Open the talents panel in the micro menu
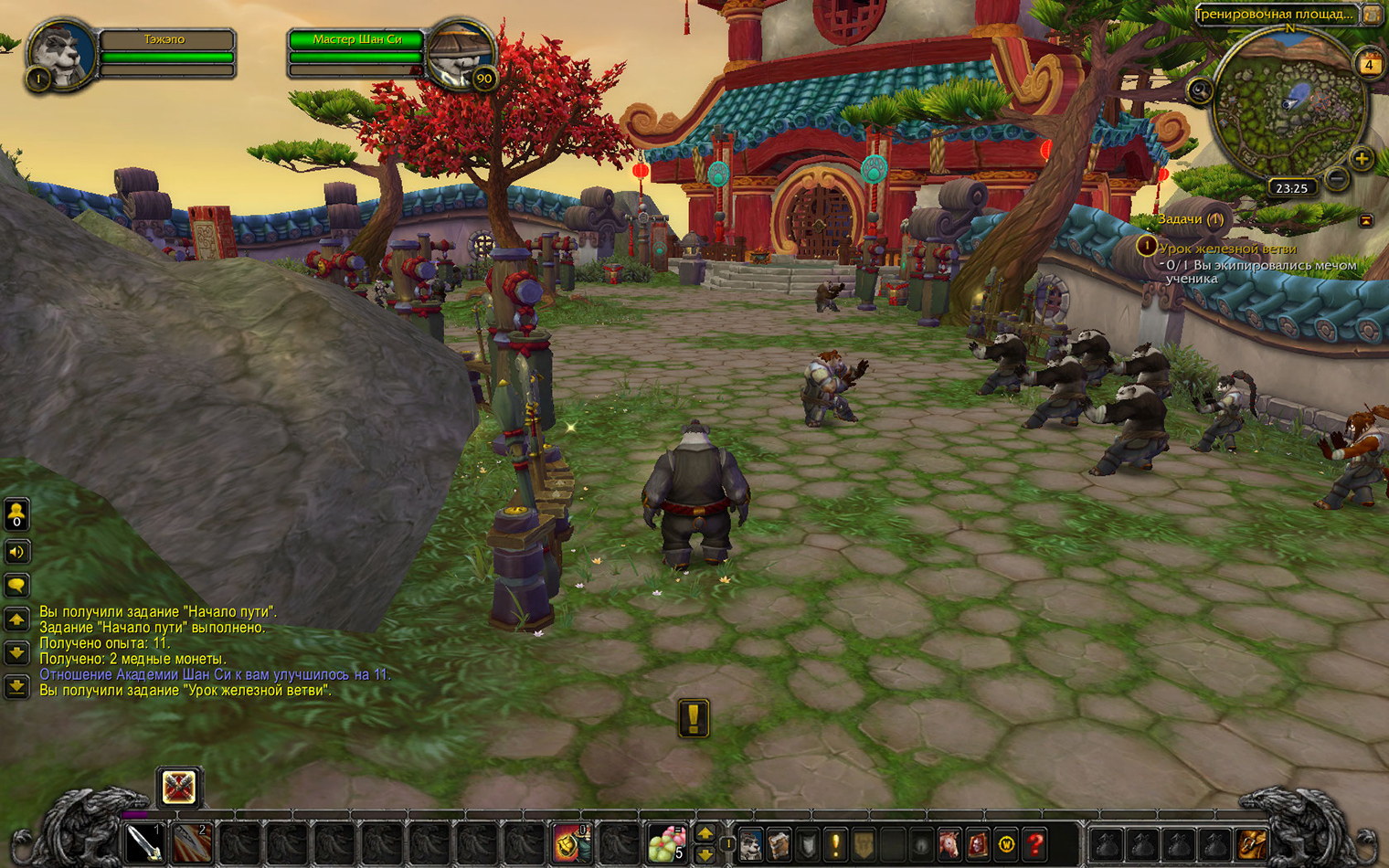Screen dimensions: 1389x868 806,845
